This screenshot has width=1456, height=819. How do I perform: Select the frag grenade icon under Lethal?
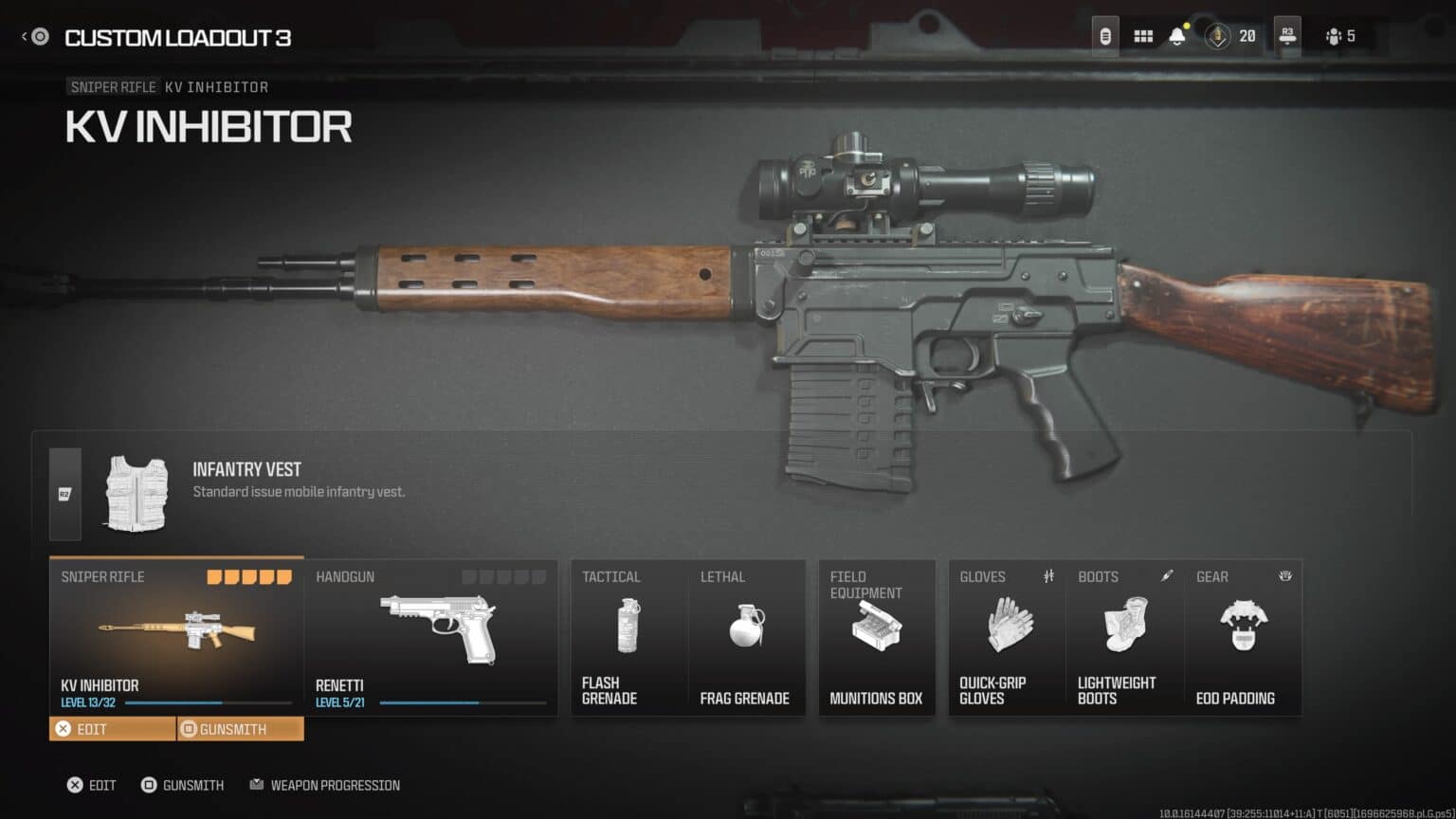[x=748, y=626]
